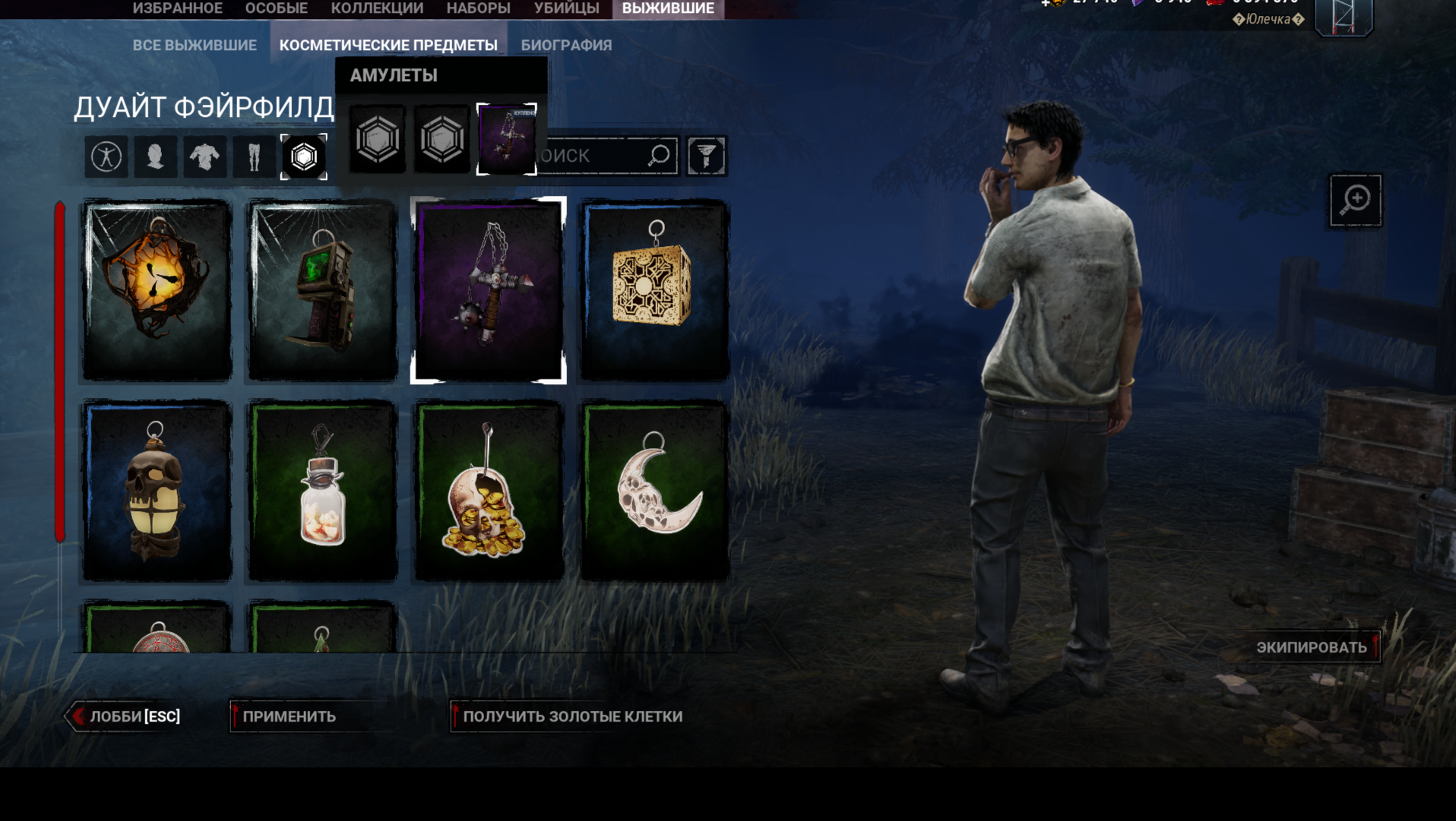Image resolution: width=1456 pixels, height=821 pixels.
Task: Select the glowing orange clock charm
Action: [157, 290]
